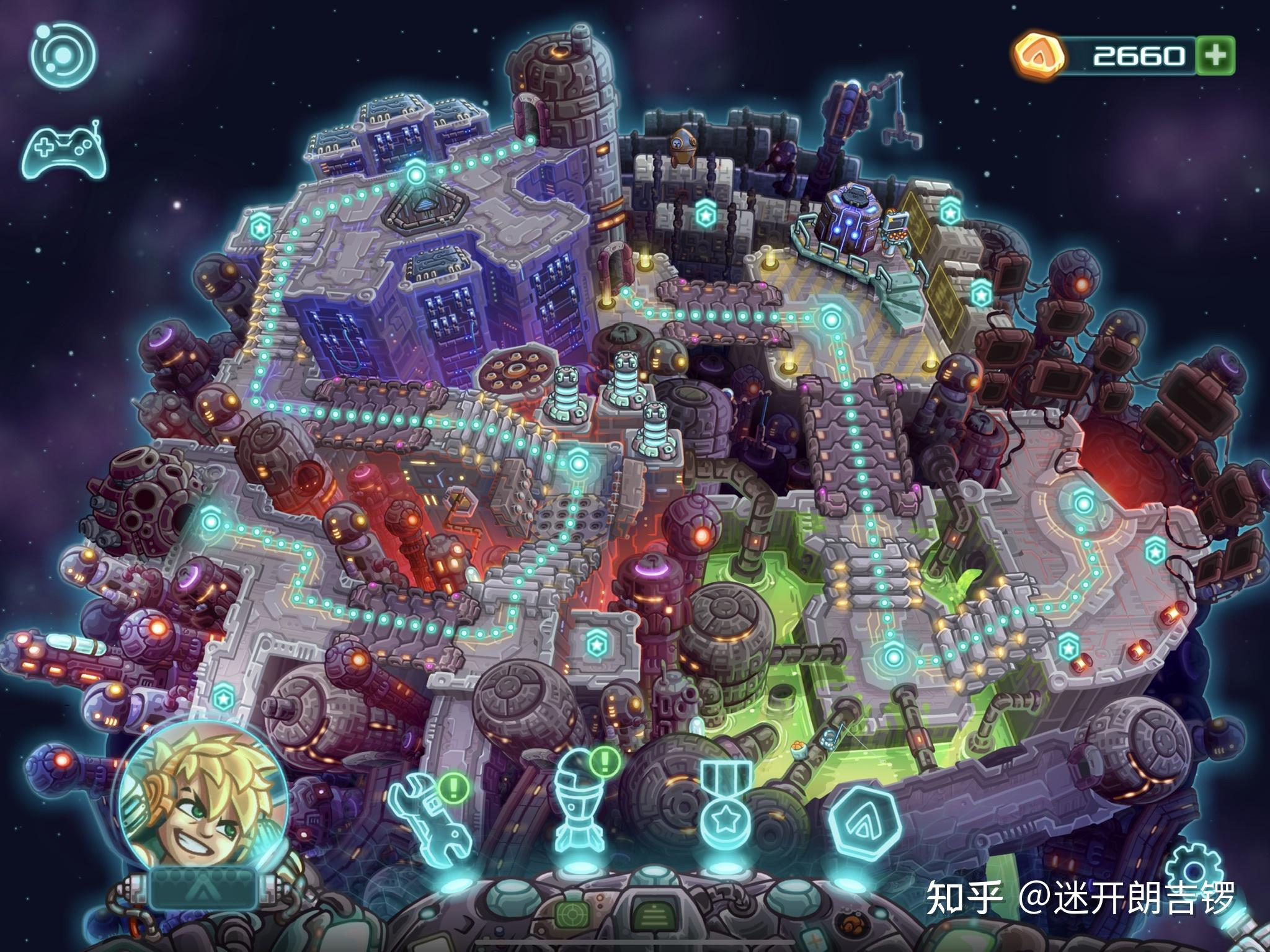
Task: Open the planet selection orbit icon
Action: pyautogui.click(x=63, y=55)
